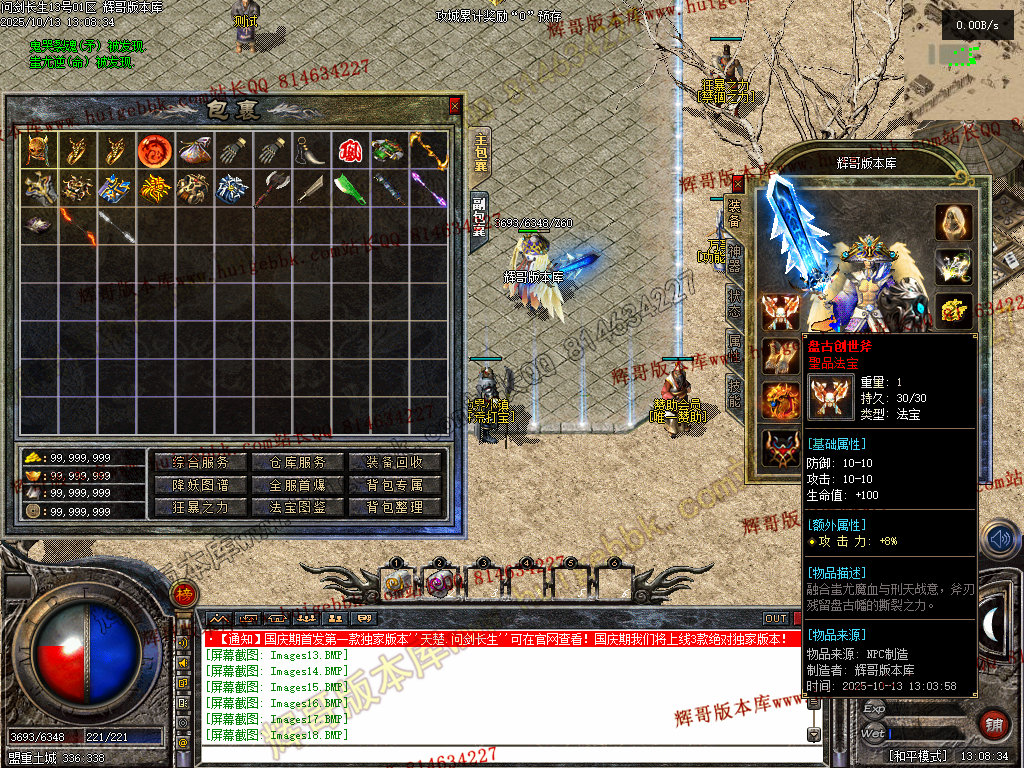Viewport: 1024px width, 768px height.
Task: Sort the bag with 背包整理
Action: pyautogui.click(x=396, y=507)
